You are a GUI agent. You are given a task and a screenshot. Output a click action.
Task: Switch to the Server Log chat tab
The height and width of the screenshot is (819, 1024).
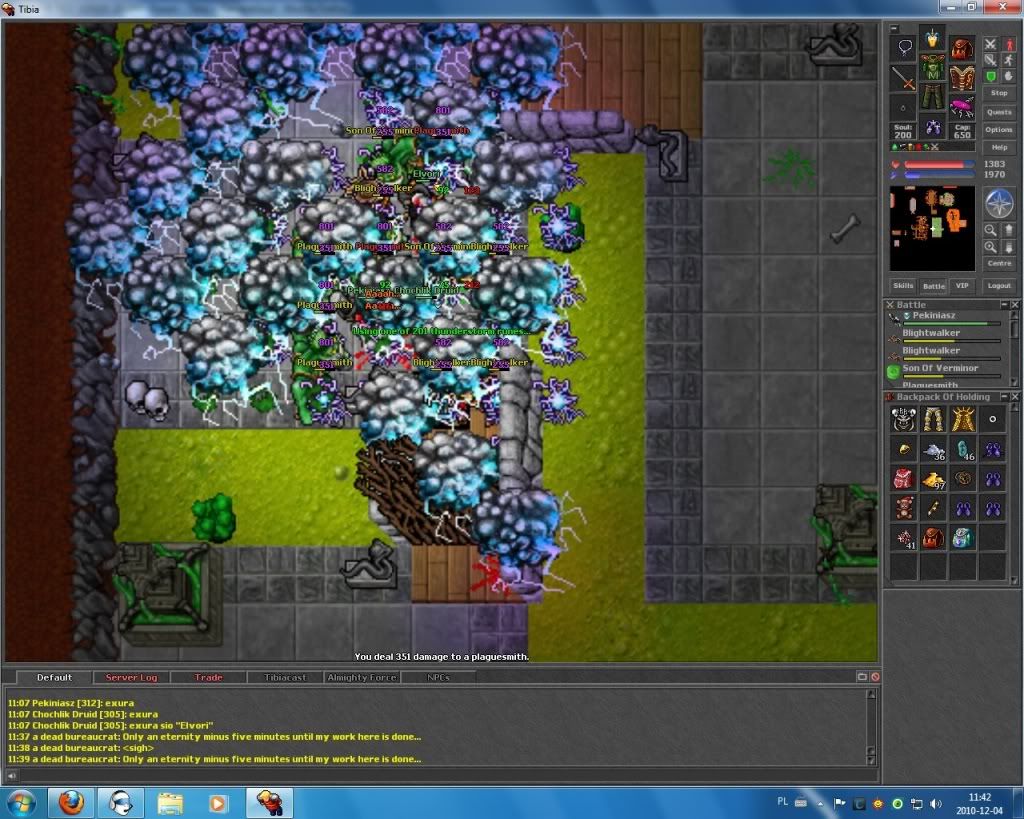coord(131,678)
